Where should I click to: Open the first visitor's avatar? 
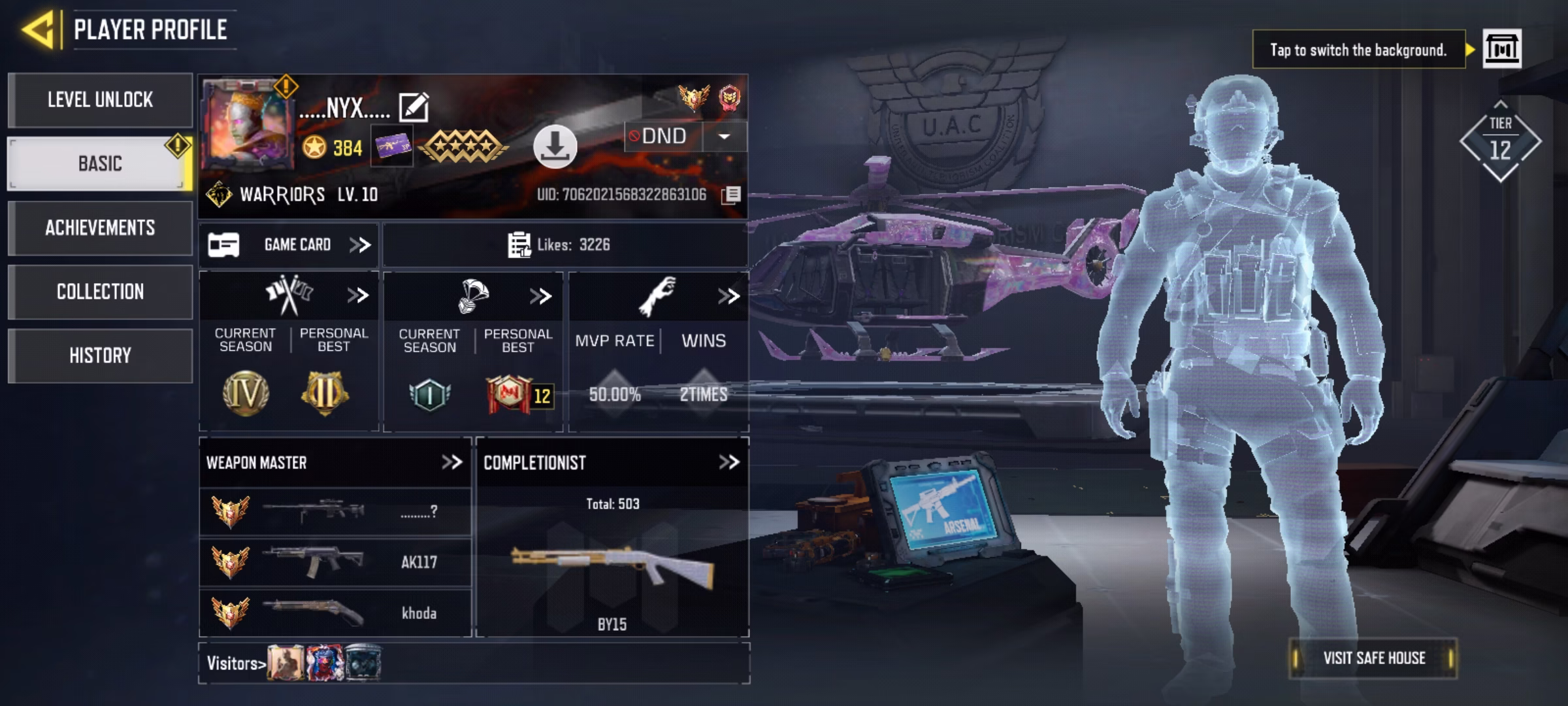coord(286,663)
